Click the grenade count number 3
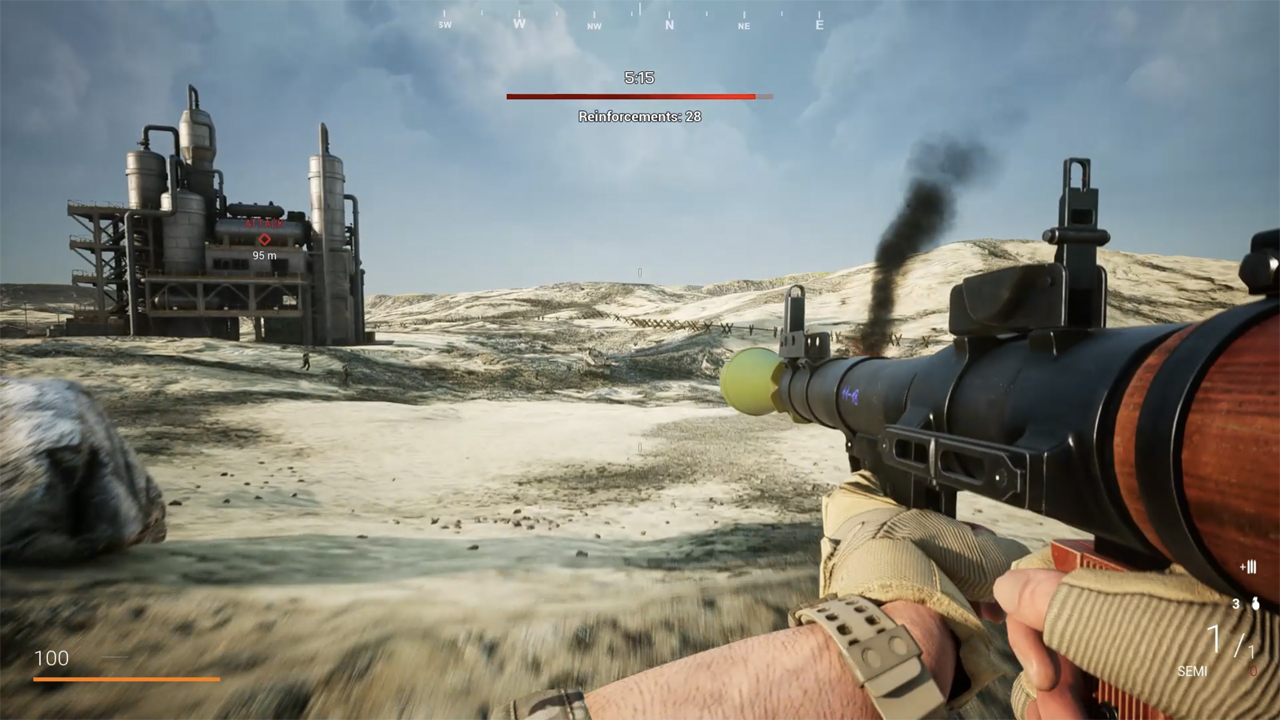The width and height of the screenshot is (1280, 720). tap(1236, 603)
